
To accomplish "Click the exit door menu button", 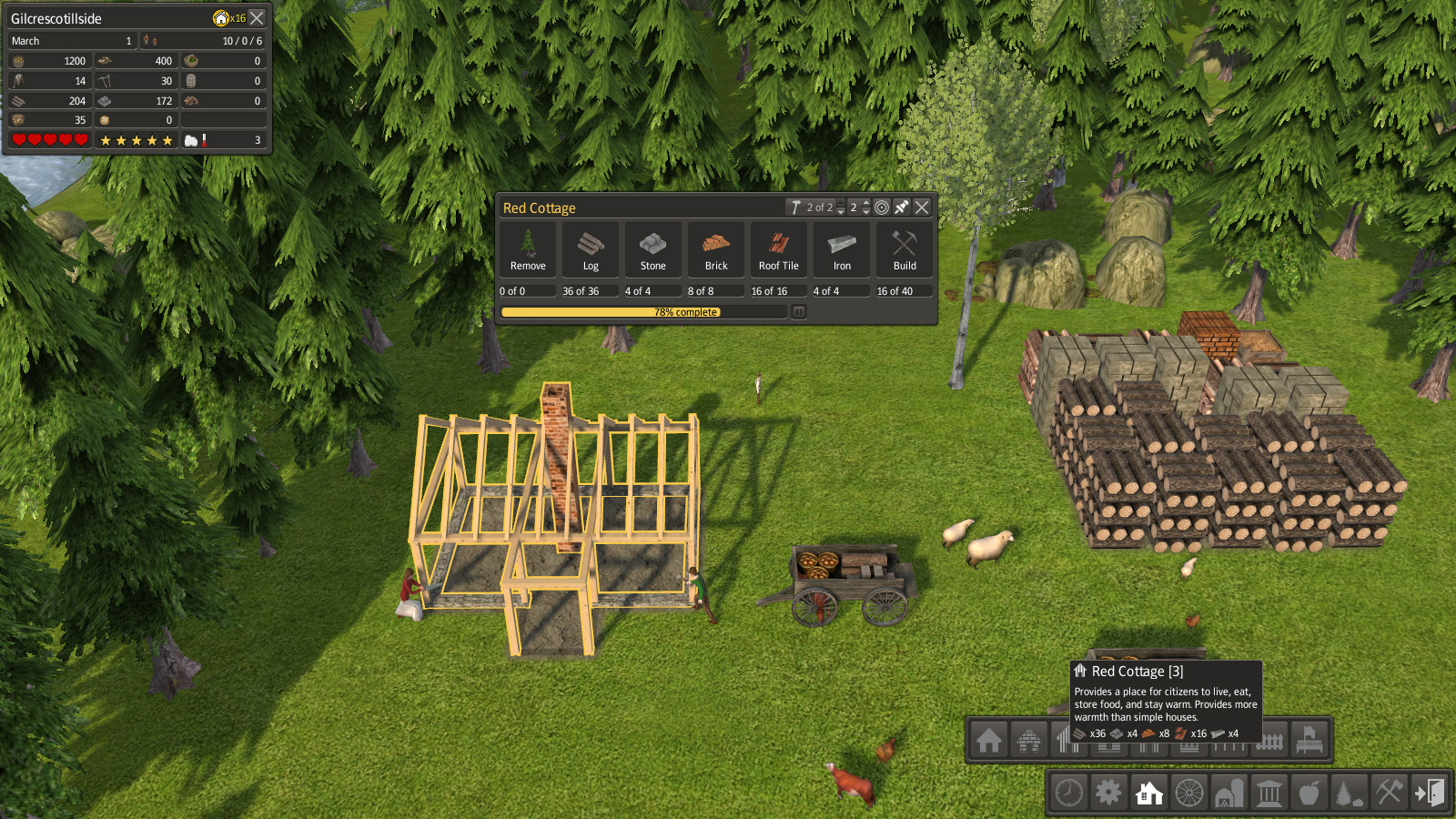I will pos(1430,793).
